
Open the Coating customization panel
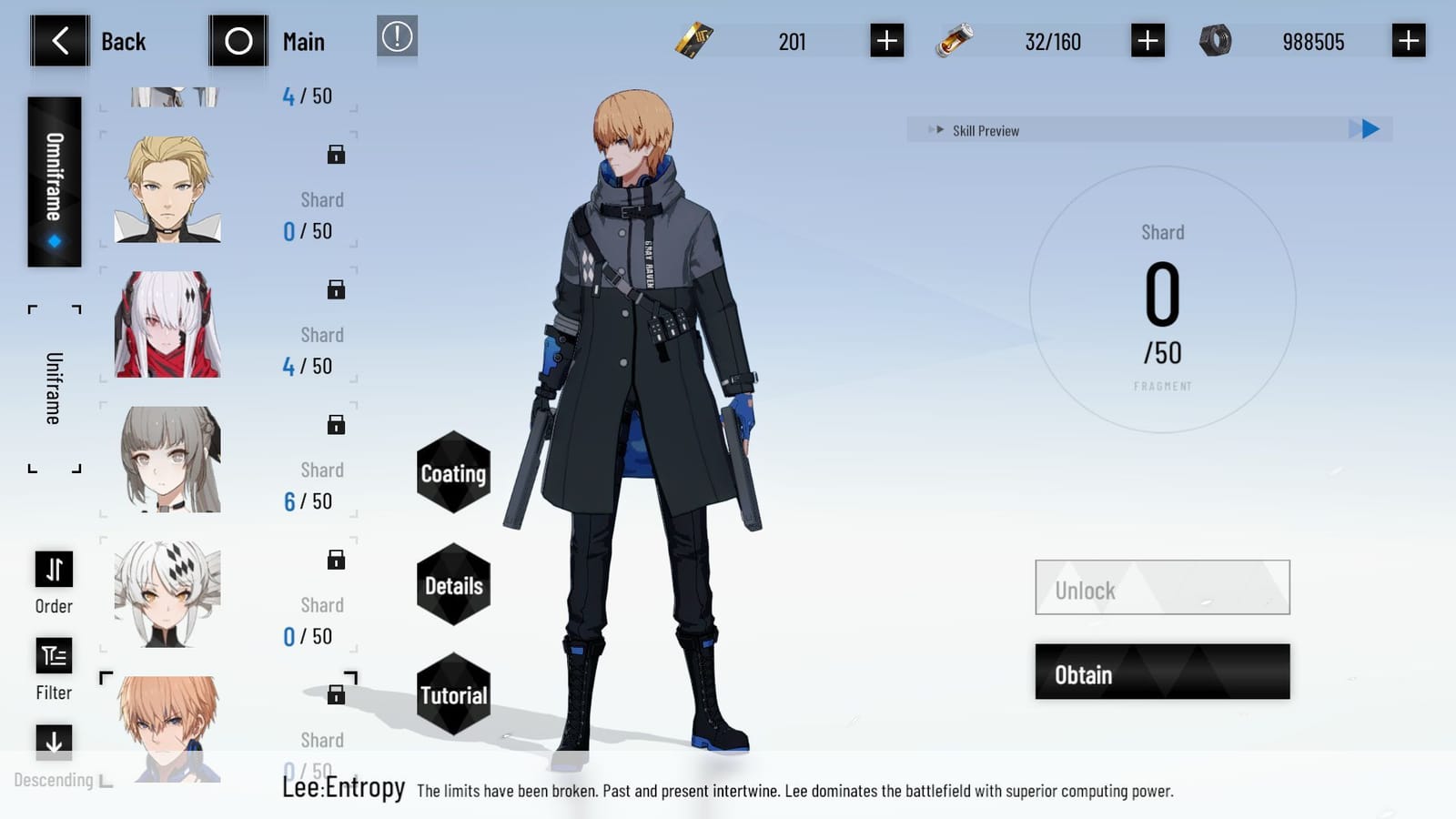(x=453, y=474)
